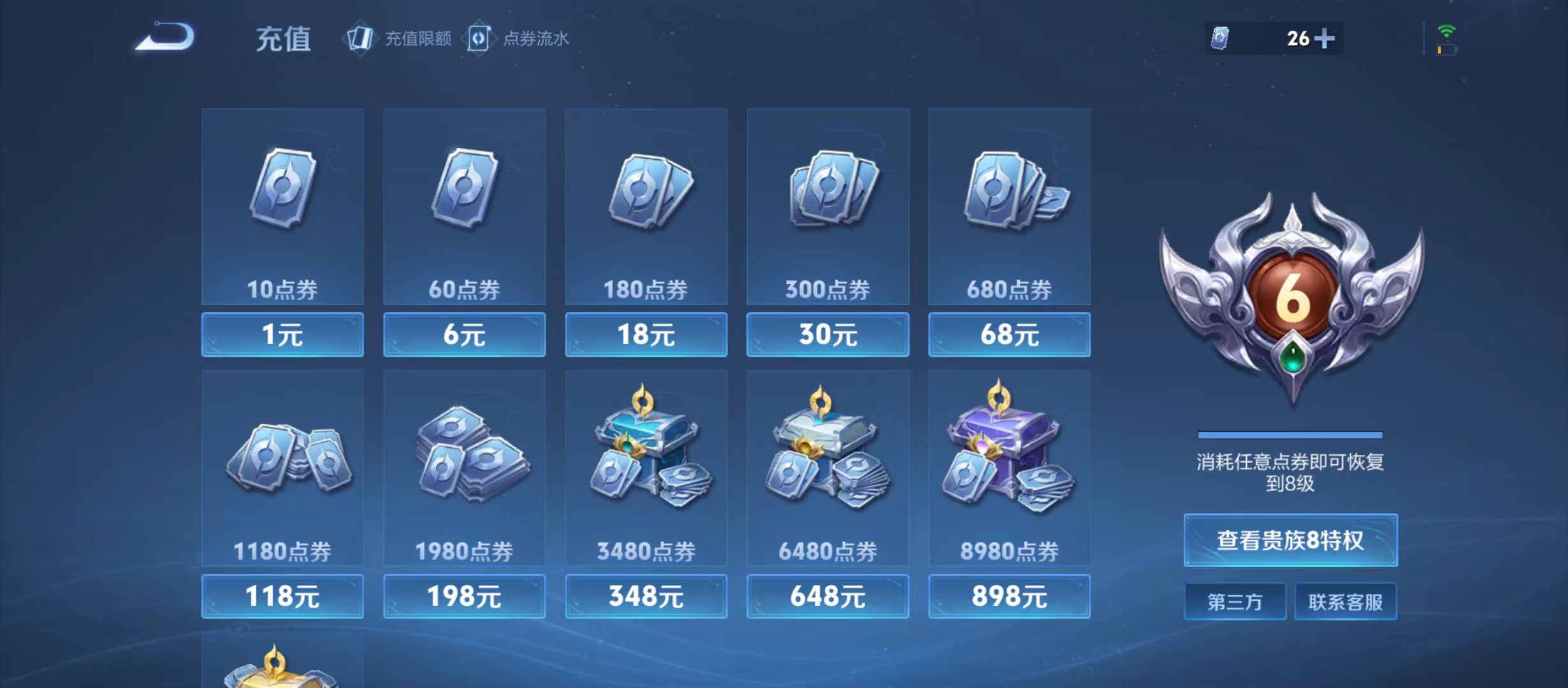This screenshot has width=1568, height=688.
Task: Buy the 1元 recharge option
Action: pyautogui.click(x=282, y=335)
